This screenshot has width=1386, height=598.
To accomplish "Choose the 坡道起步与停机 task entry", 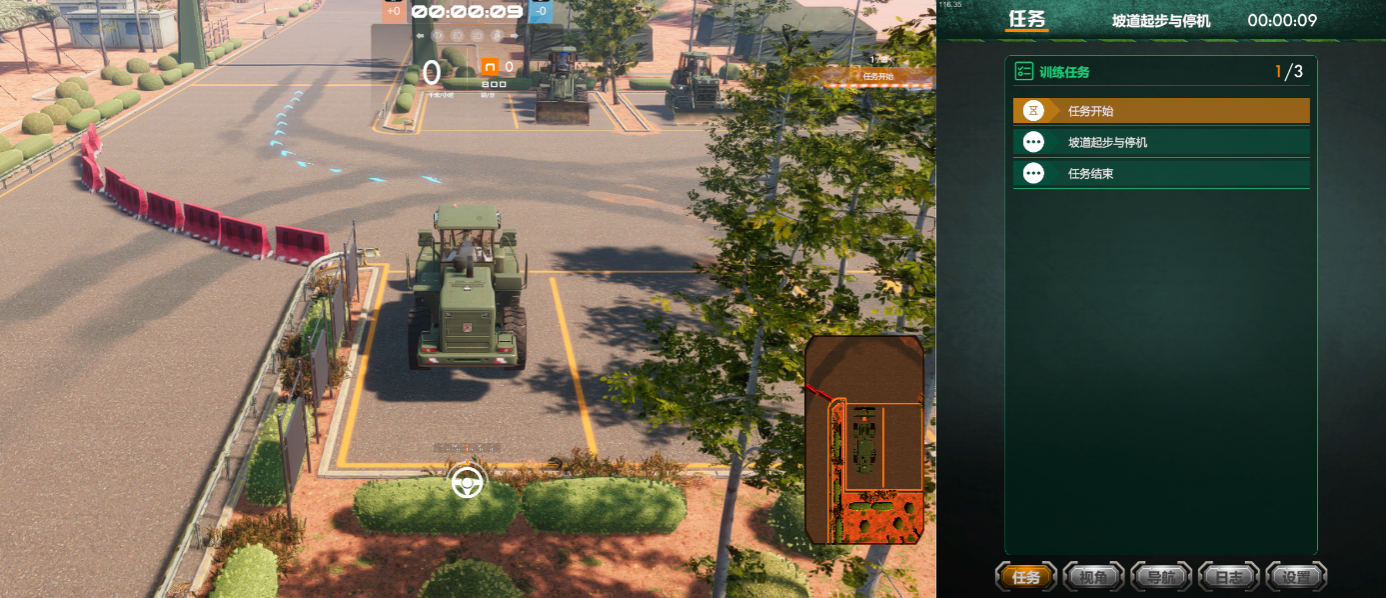I will tap(1160, 142).
